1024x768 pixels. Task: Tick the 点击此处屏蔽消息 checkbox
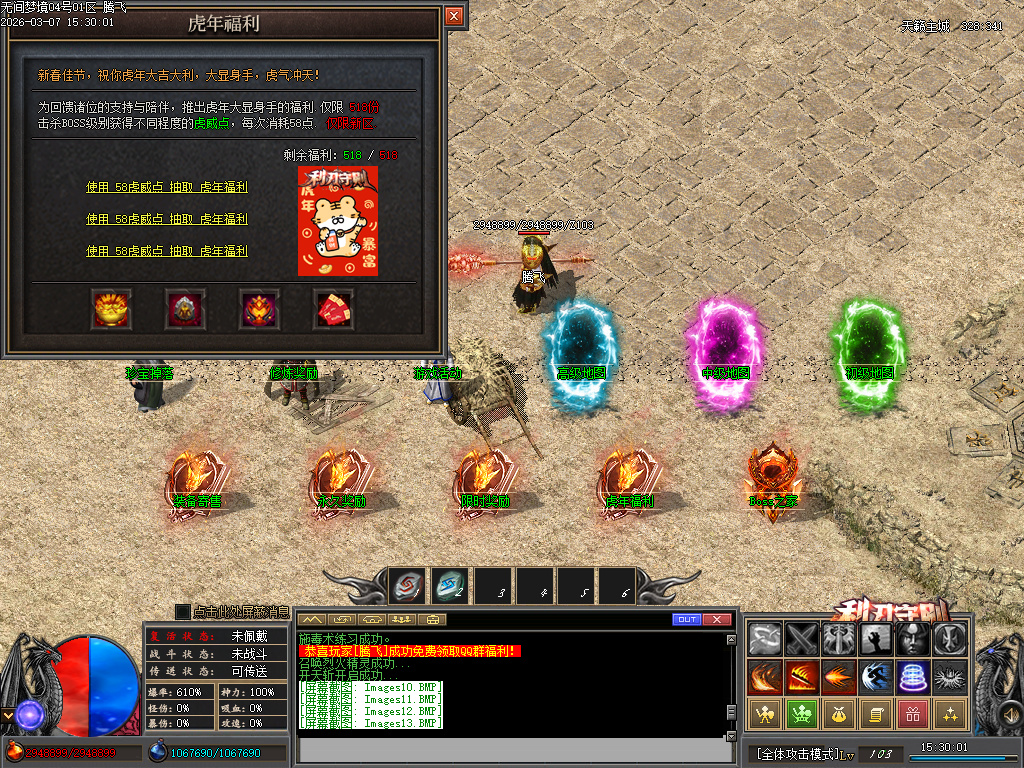pyautogui.click(x=183, y=611)
